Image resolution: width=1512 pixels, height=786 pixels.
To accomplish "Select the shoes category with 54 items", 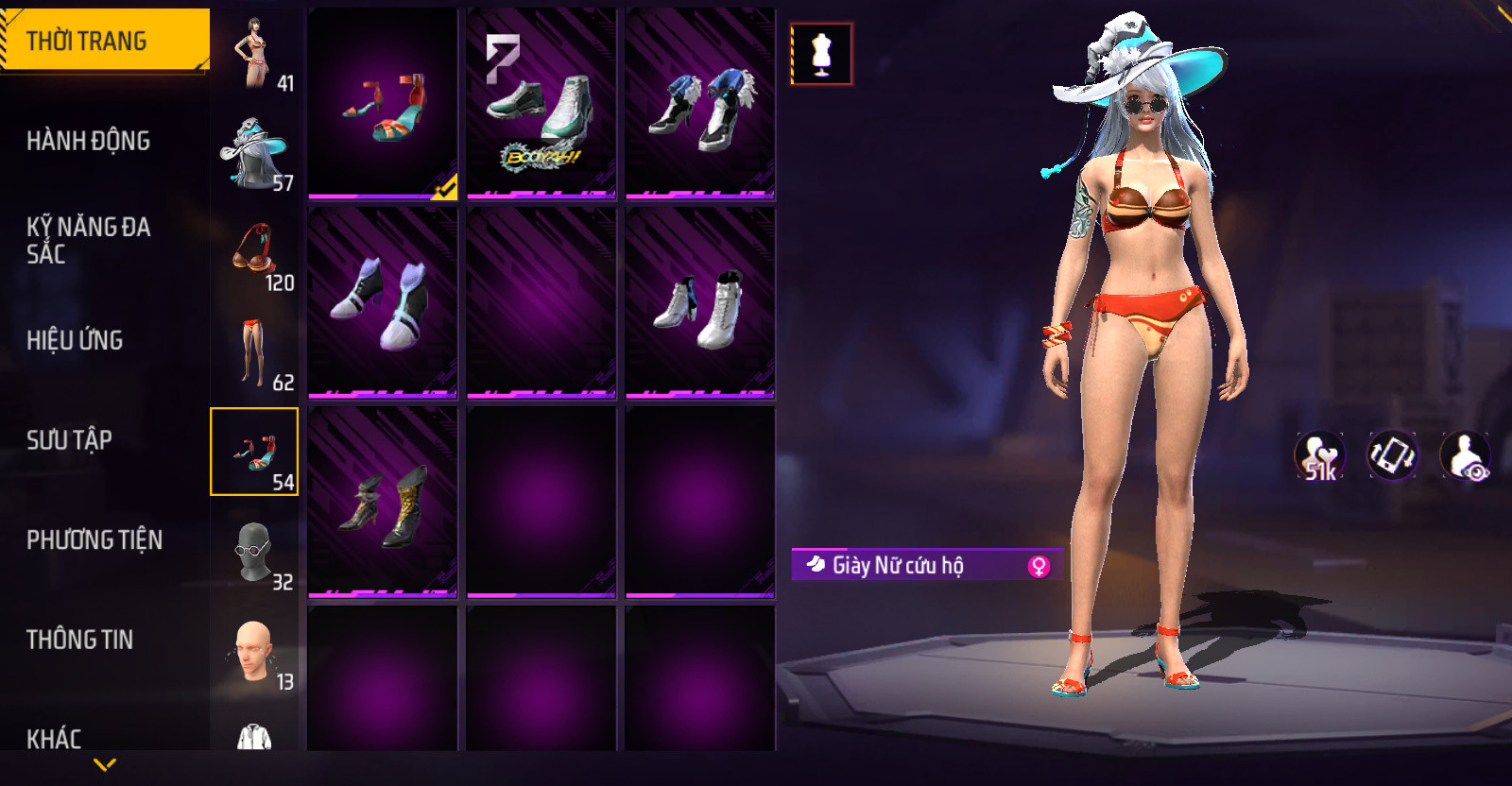I will tap(254, 452).
